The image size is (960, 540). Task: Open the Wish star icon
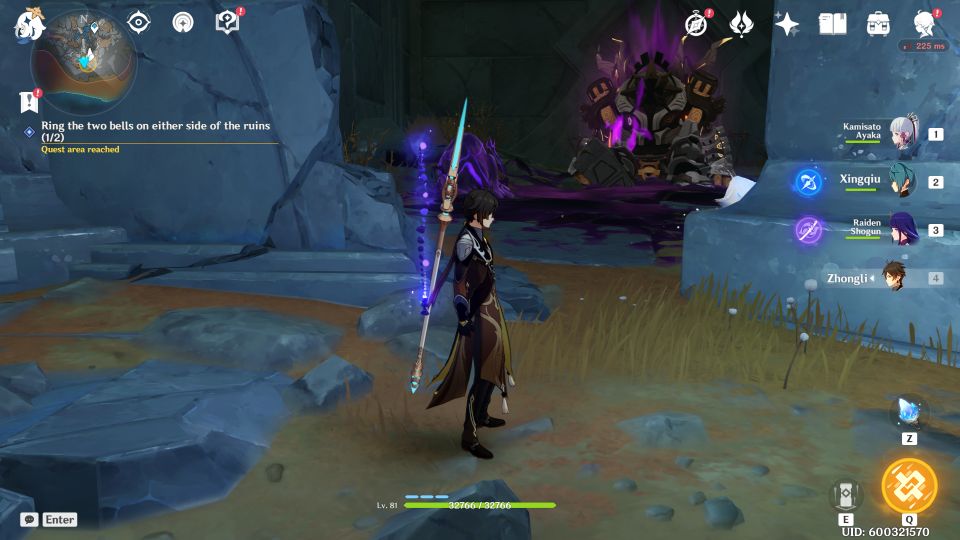point(787,25)
